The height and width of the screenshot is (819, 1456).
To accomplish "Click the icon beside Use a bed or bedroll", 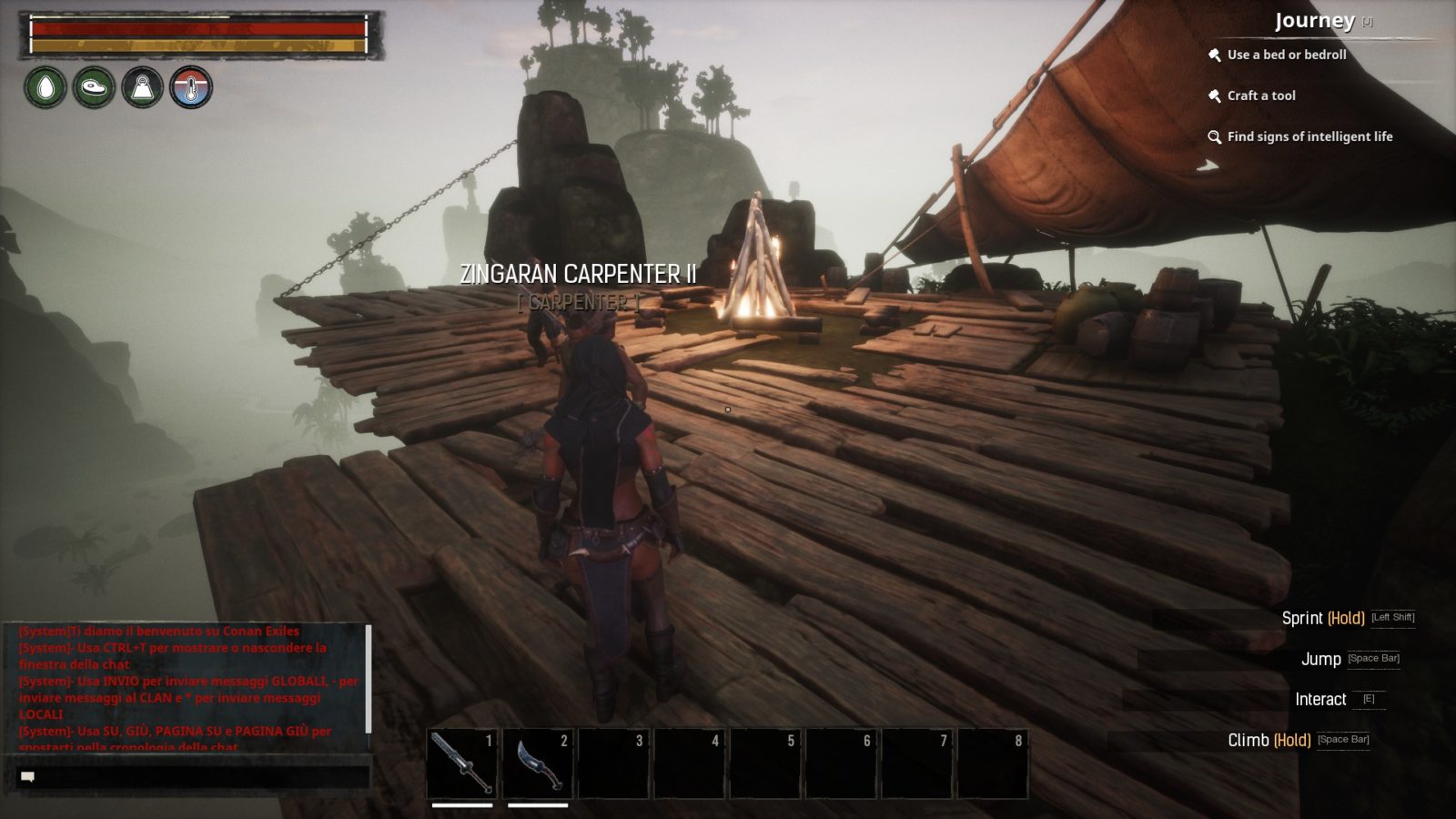I will (x=1215, y=54).
